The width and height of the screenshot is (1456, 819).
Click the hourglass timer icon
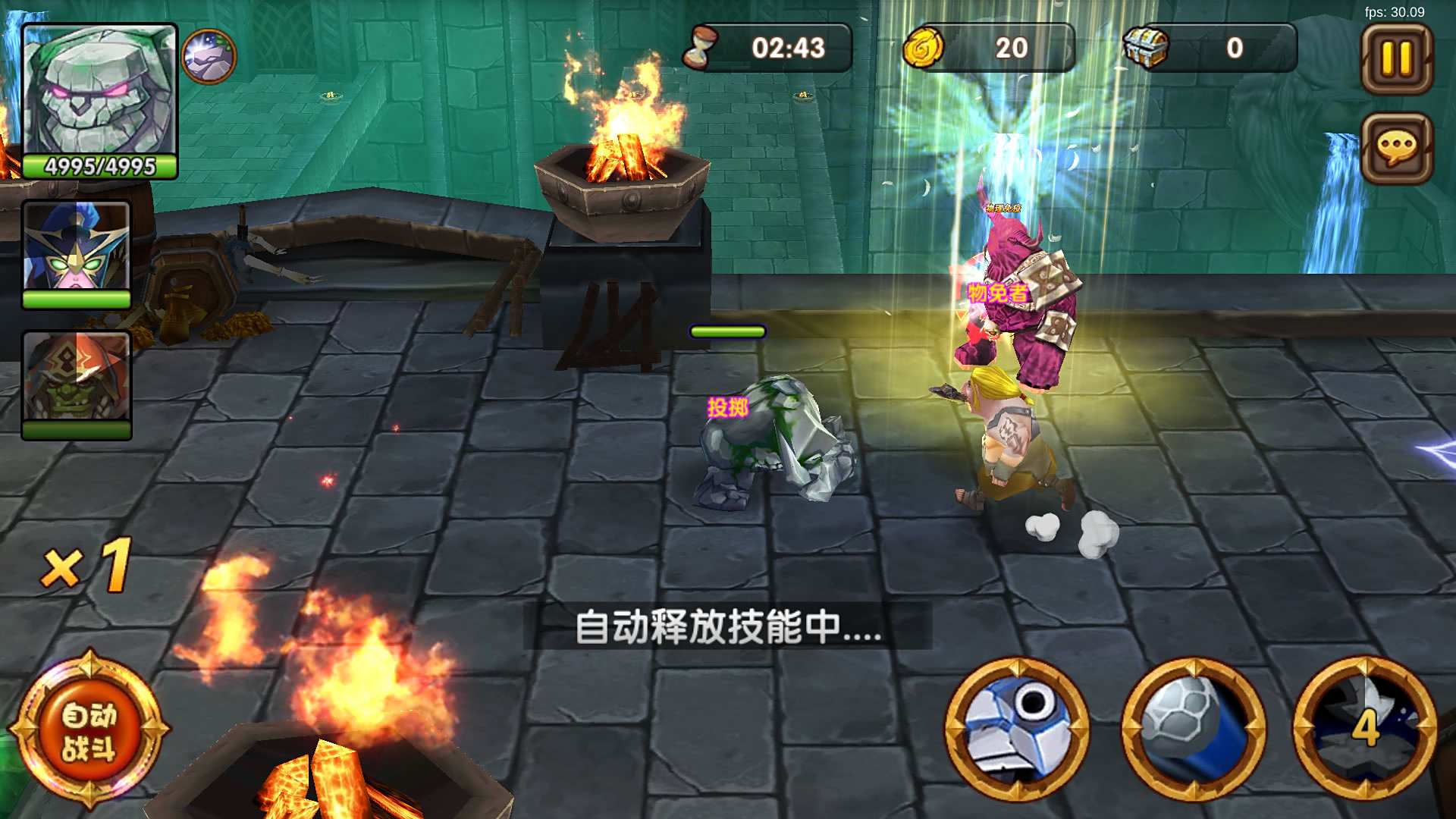click(705, 47)
